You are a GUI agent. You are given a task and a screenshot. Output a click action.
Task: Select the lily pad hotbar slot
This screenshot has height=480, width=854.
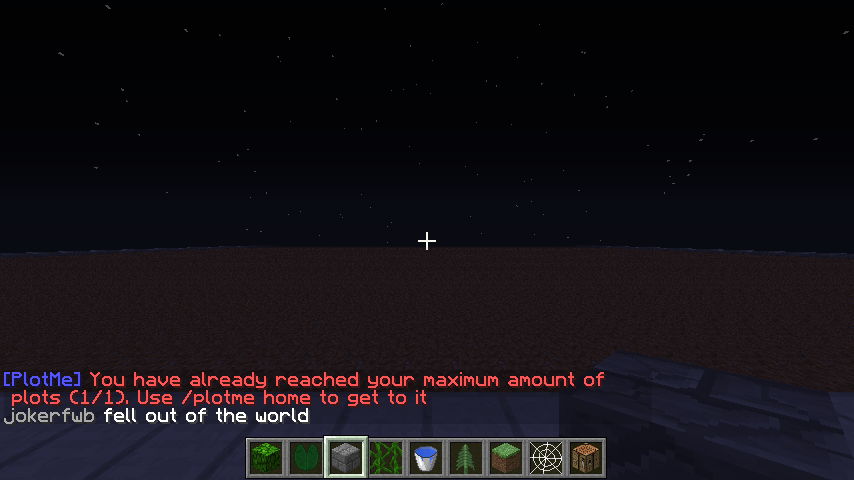pyautogui.click(x=306, y=458)
